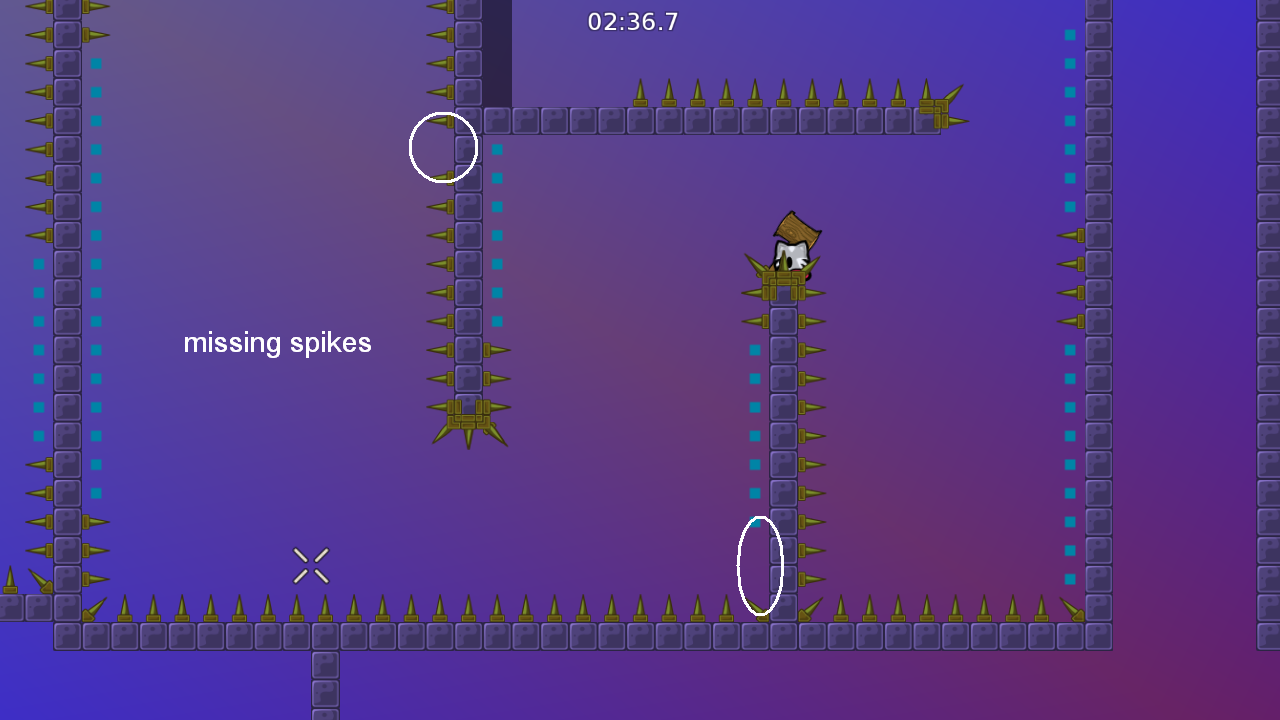This screenshot has width=1280, height=720.
Task: Select the timer showing 02:36.7
Action: (633, 21)
